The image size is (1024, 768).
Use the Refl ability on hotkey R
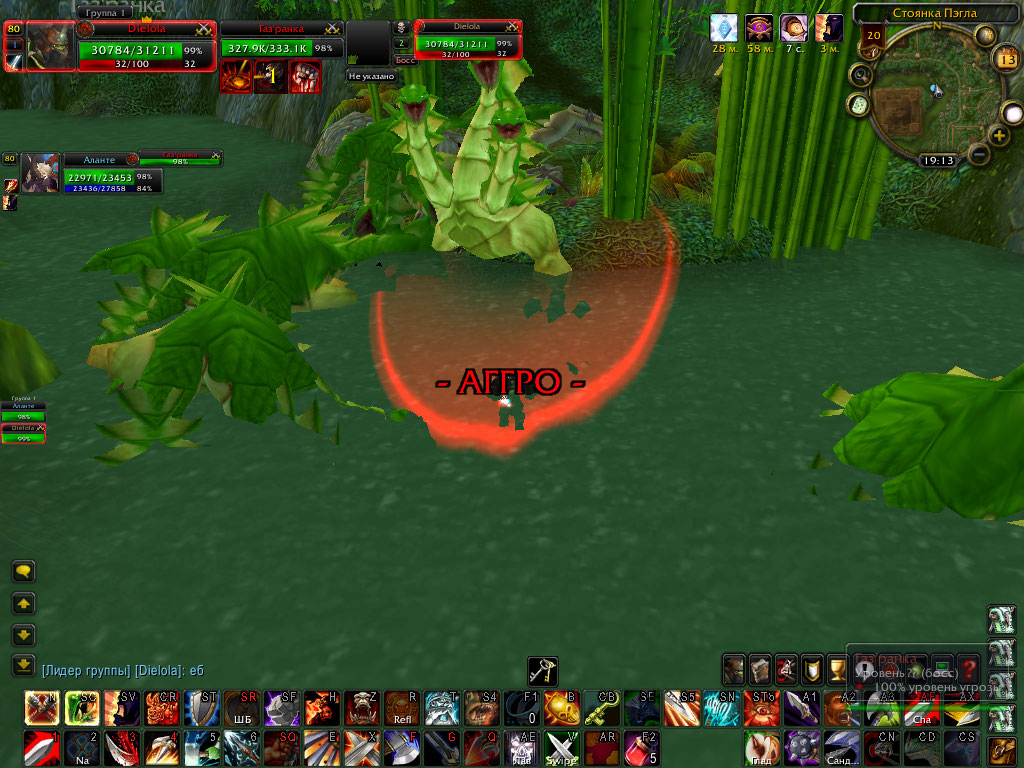(401, 707)
